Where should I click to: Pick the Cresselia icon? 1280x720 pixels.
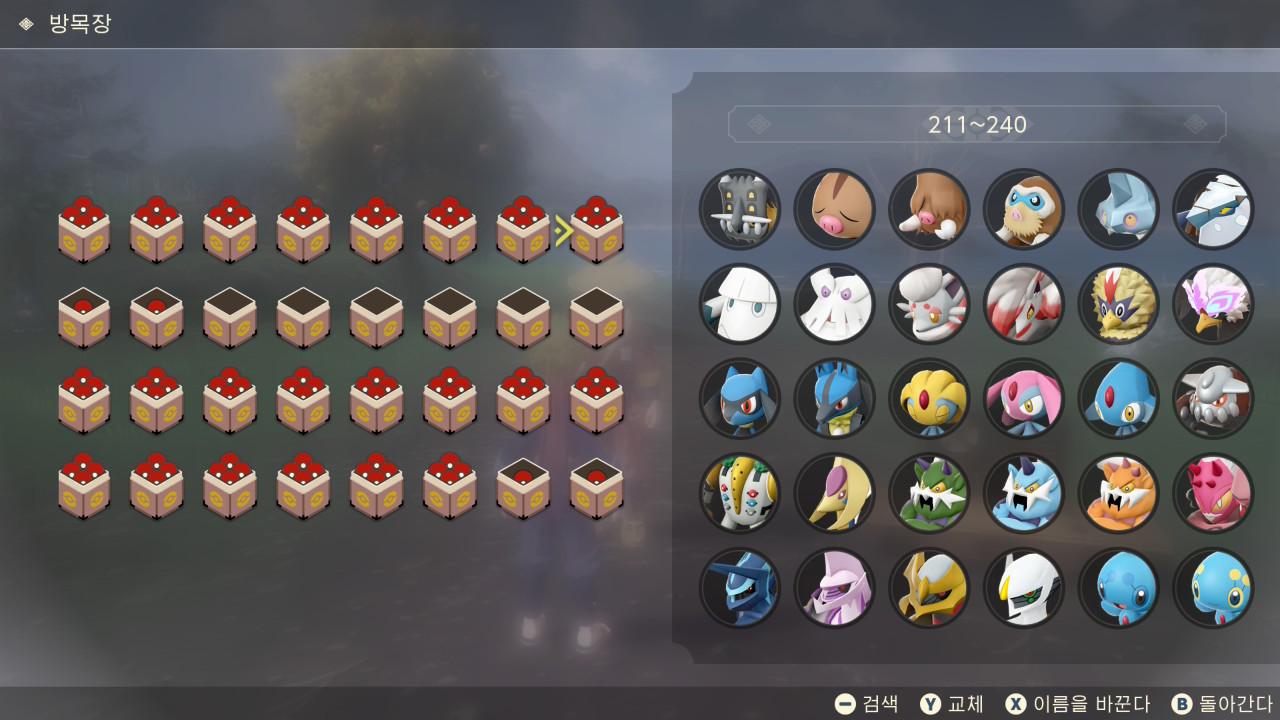pos(835,493)
